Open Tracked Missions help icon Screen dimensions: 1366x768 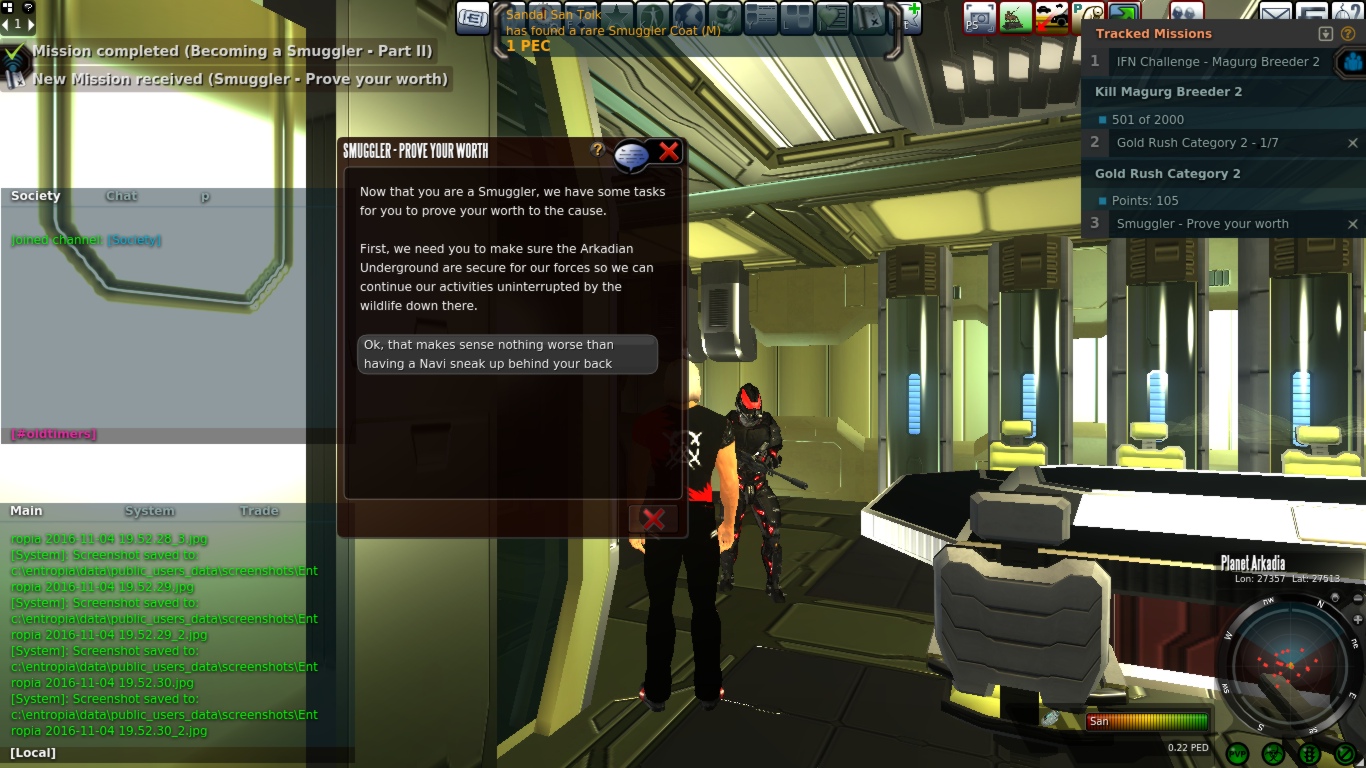[x=1347, y=34]
